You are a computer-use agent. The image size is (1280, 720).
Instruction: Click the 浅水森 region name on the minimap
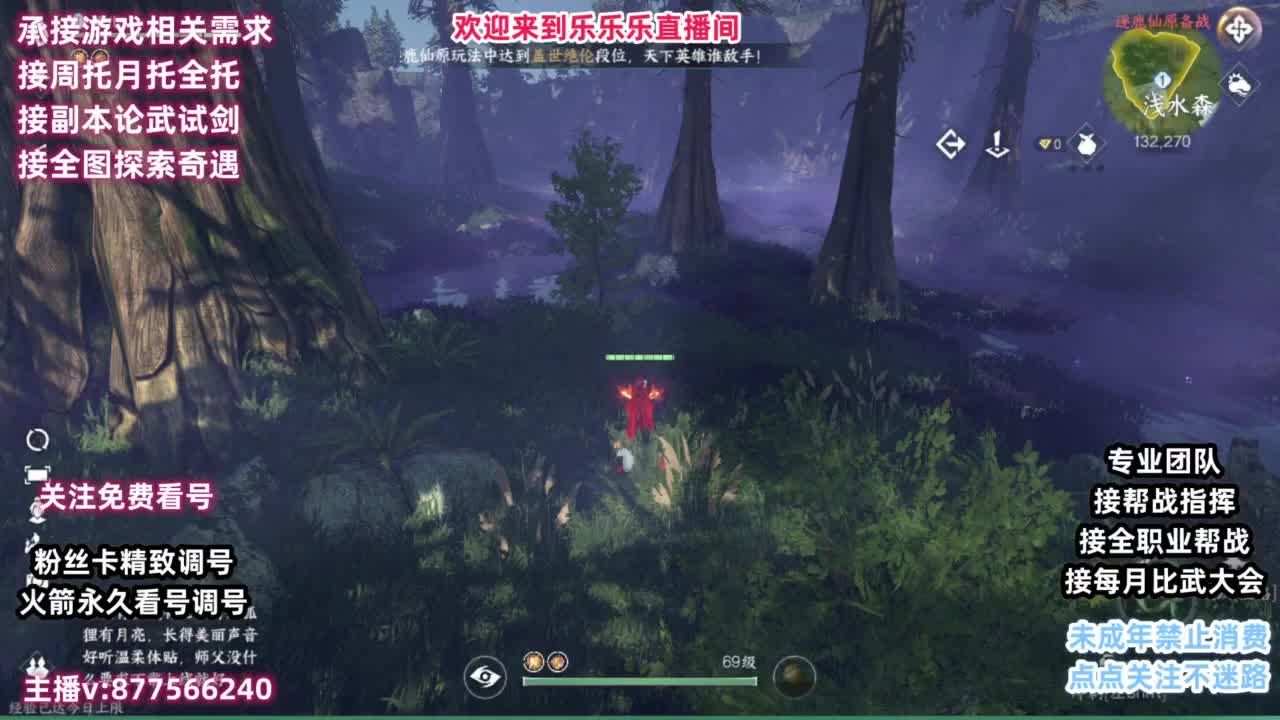point(1178,104)
